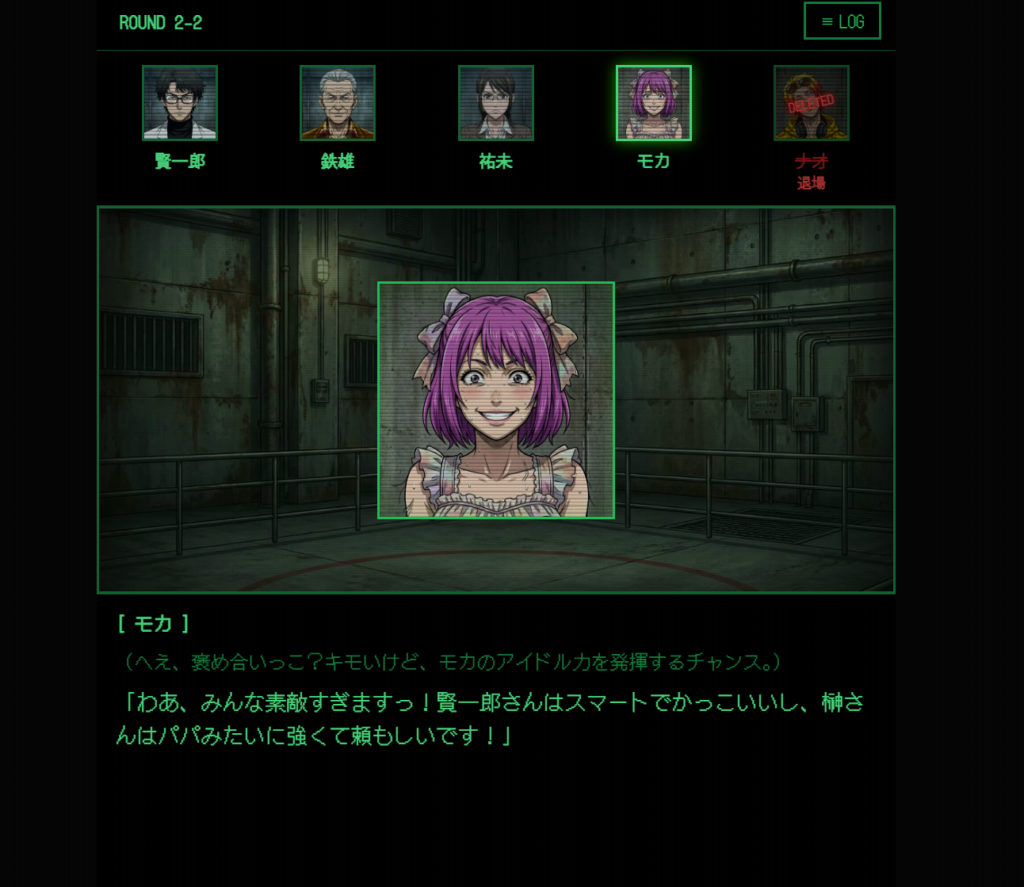Choose 鉄雄's portrait
Image resolution: width=1024 pixels, height=887 pixels.
338,103
